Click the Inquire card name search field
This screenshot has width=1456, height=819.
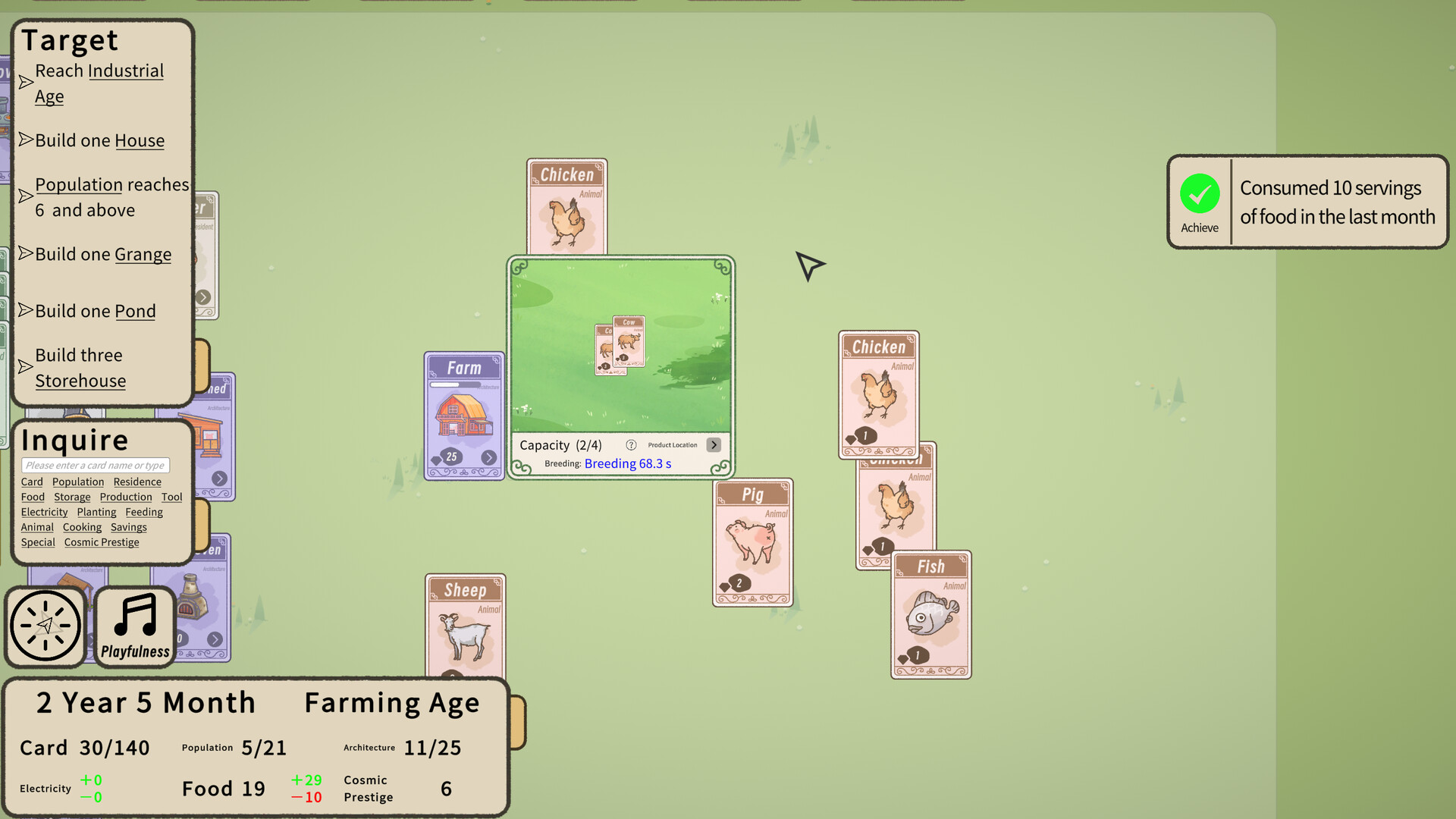tap(96, 465)
